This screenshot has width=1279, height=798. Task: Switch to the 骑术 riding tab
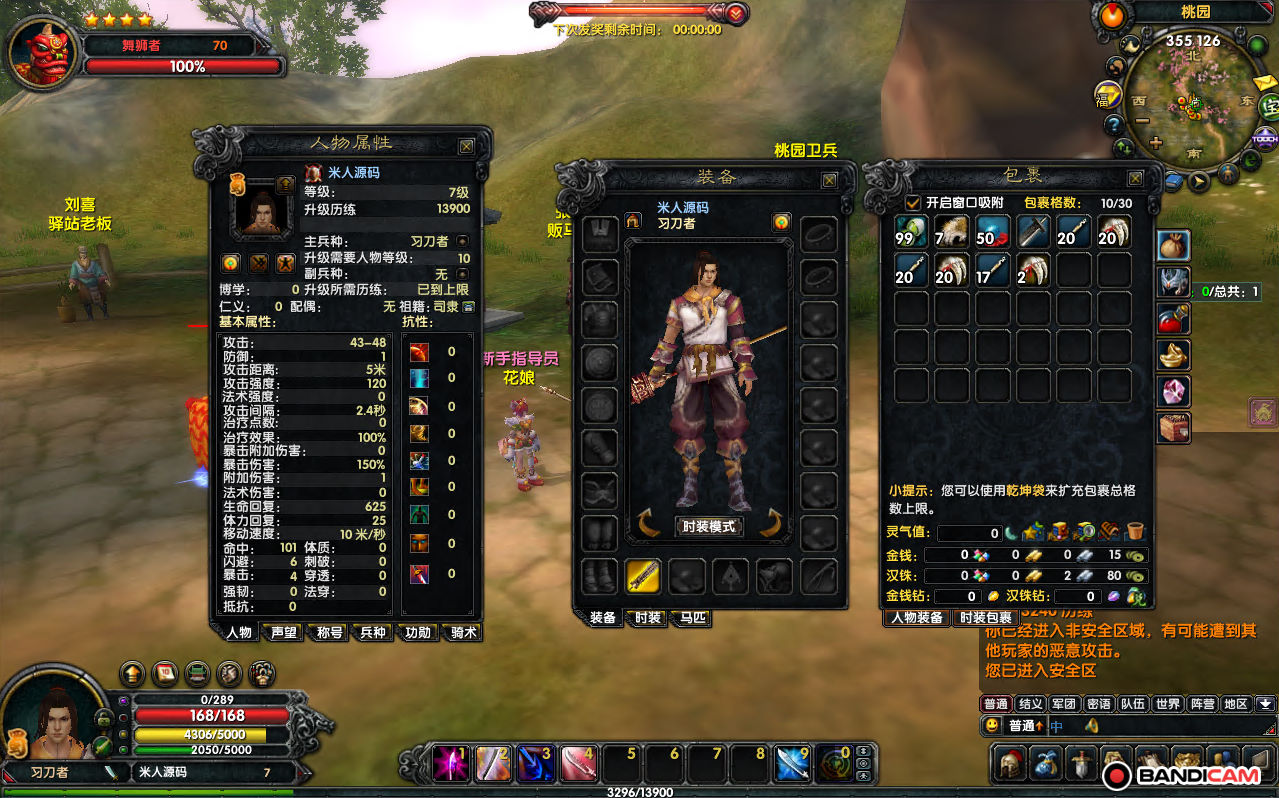pos(461,632)
